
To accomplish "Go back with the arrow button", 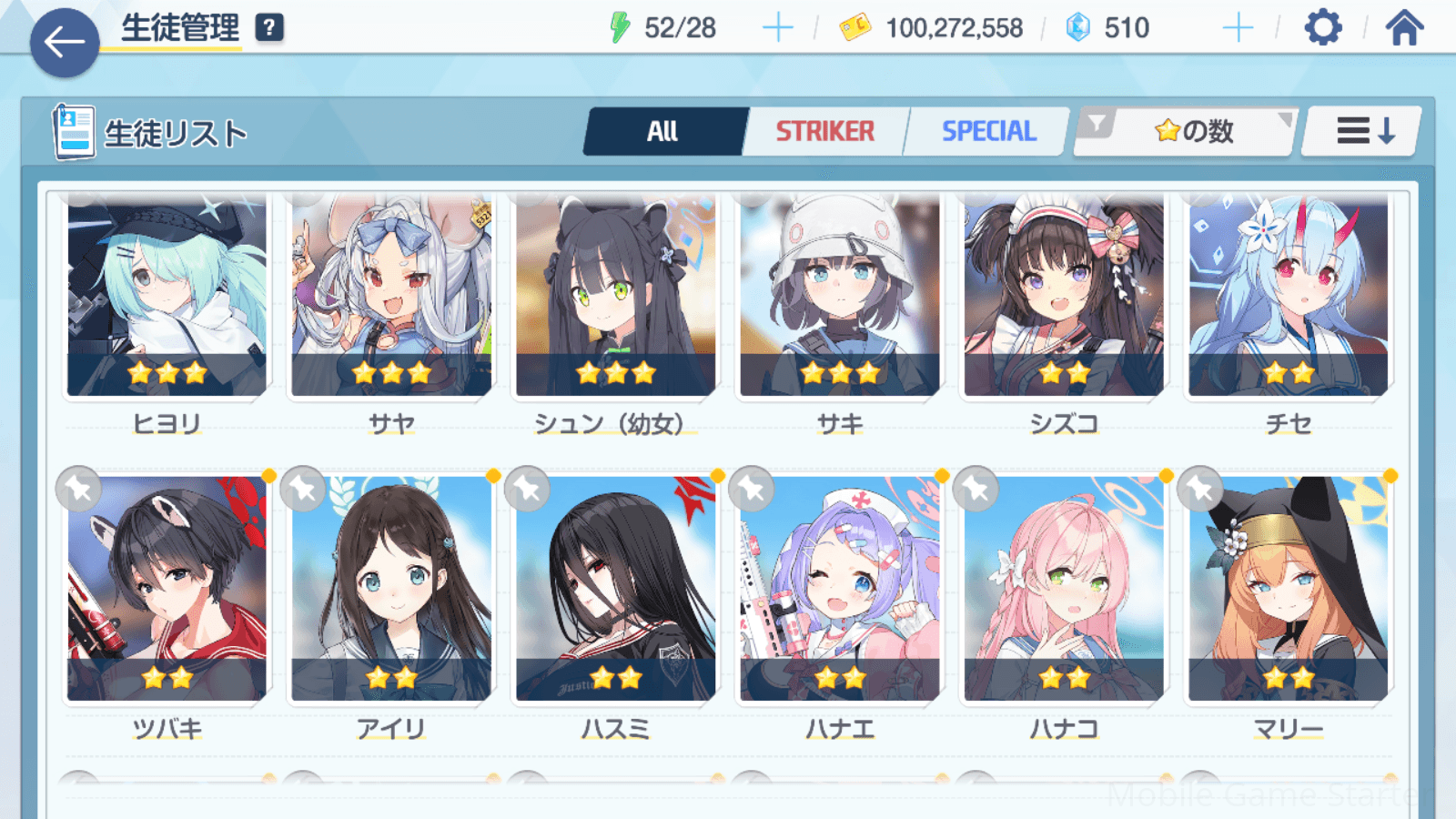I will click(x=64, y=42).
